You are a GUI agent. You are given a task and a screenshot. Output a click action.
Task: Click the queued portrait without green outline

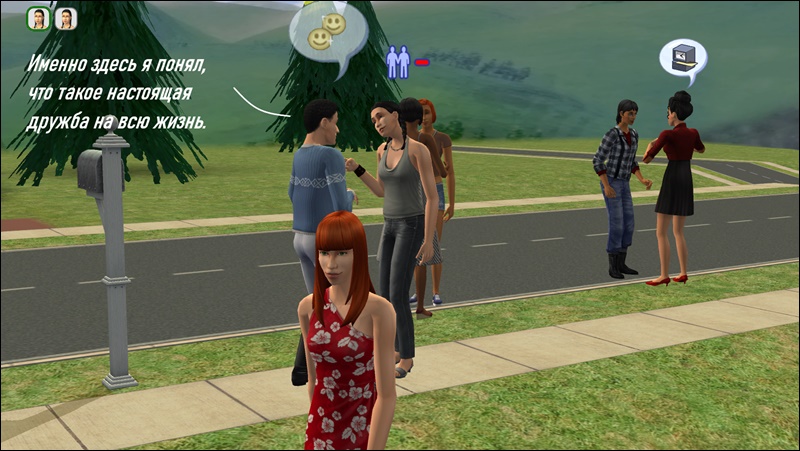point(66,19)
